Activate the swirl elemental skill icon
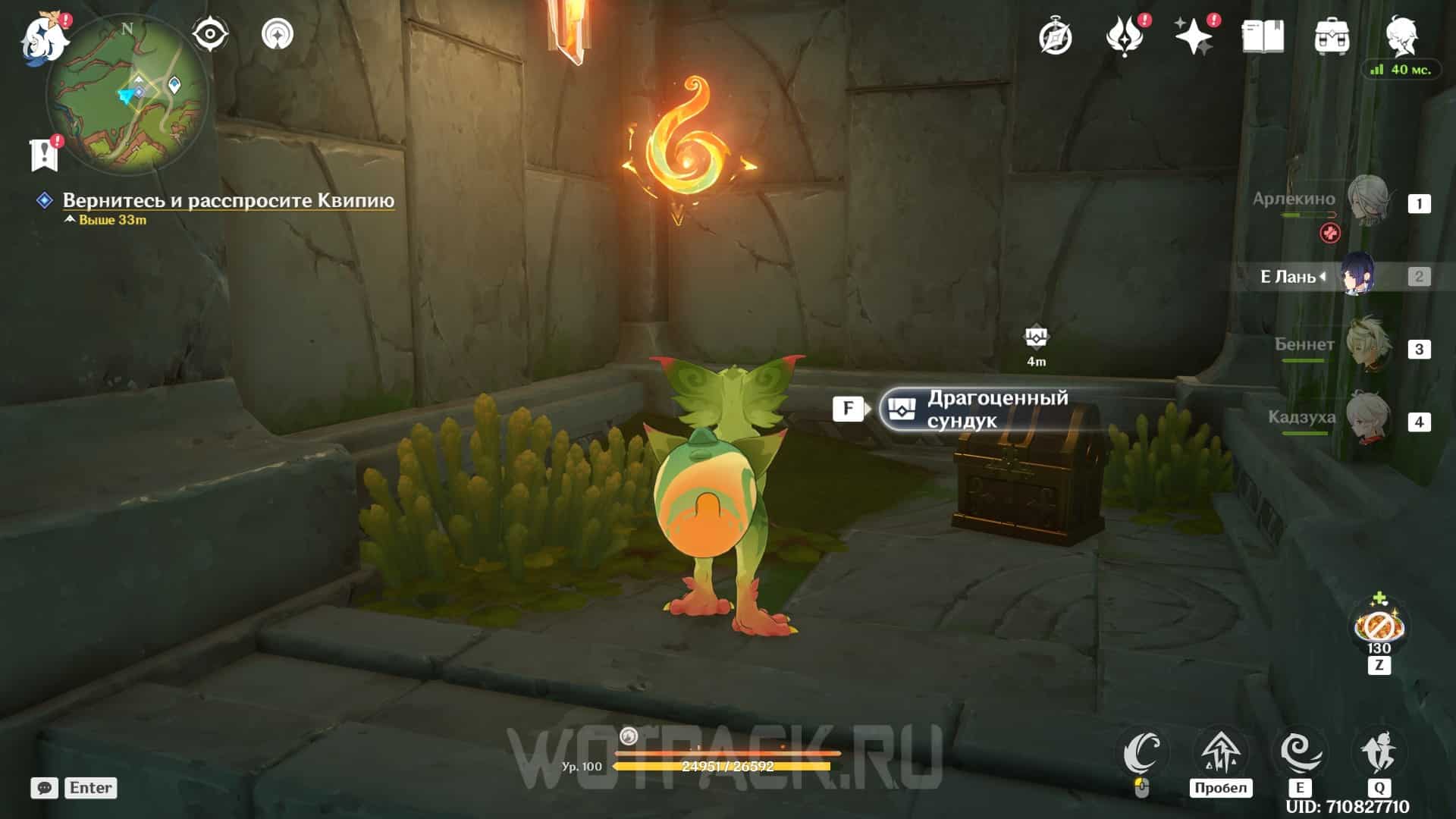Image resolution: width=1456 pixels, height=819 pixels. 1300,753
